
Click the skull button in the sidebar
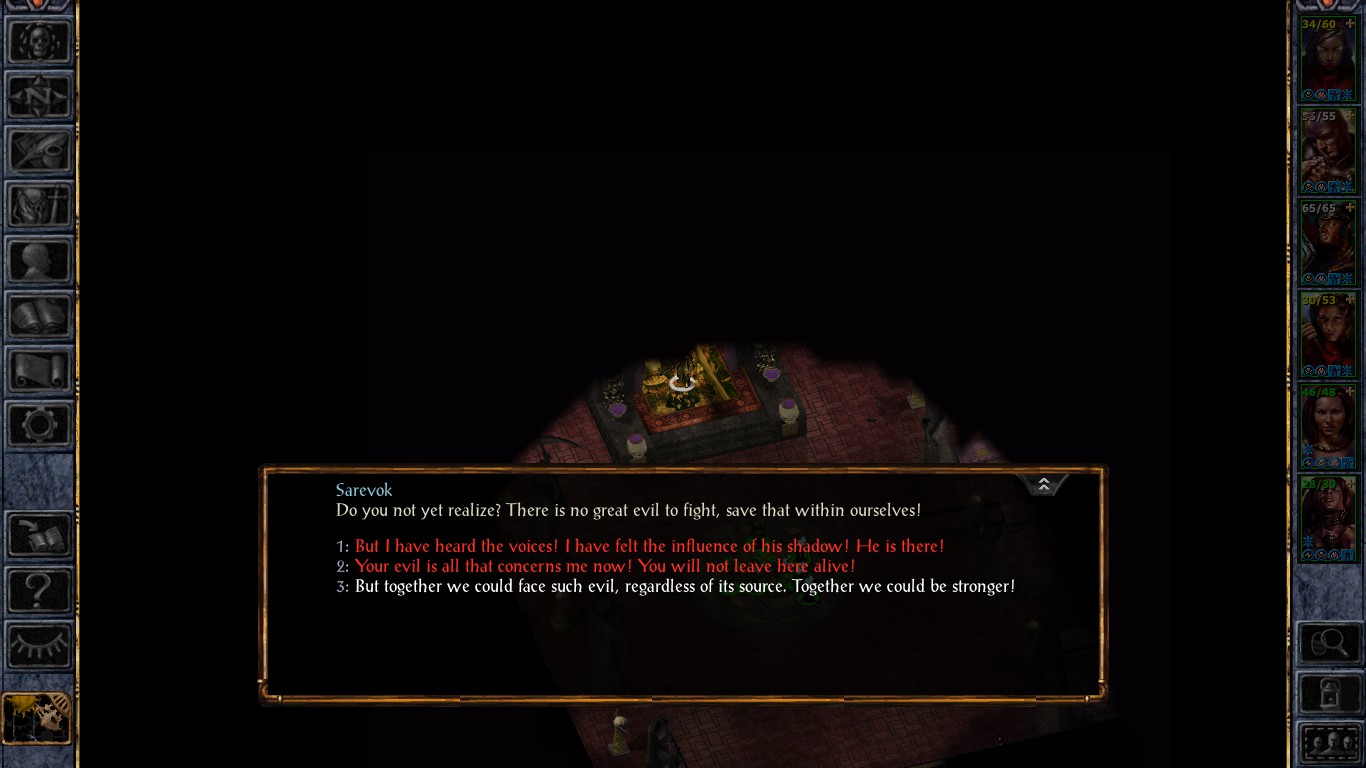39,42
